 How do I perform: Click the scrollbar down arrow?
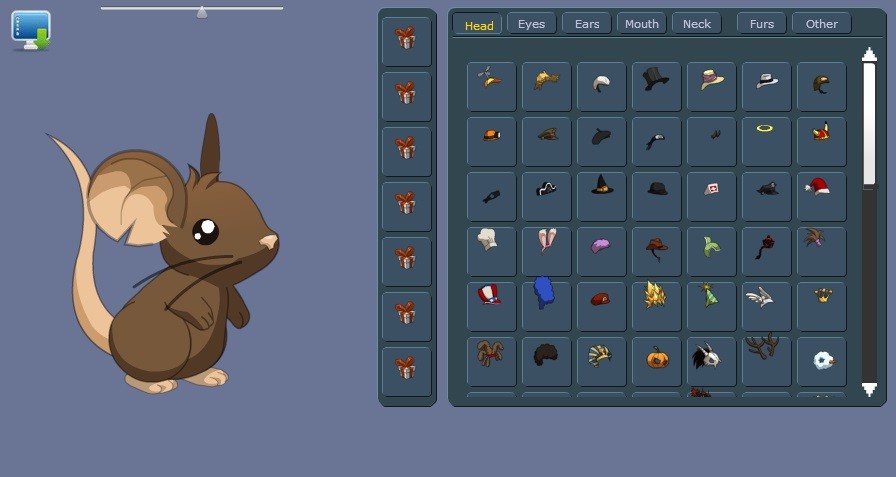[x=869, y=389]
